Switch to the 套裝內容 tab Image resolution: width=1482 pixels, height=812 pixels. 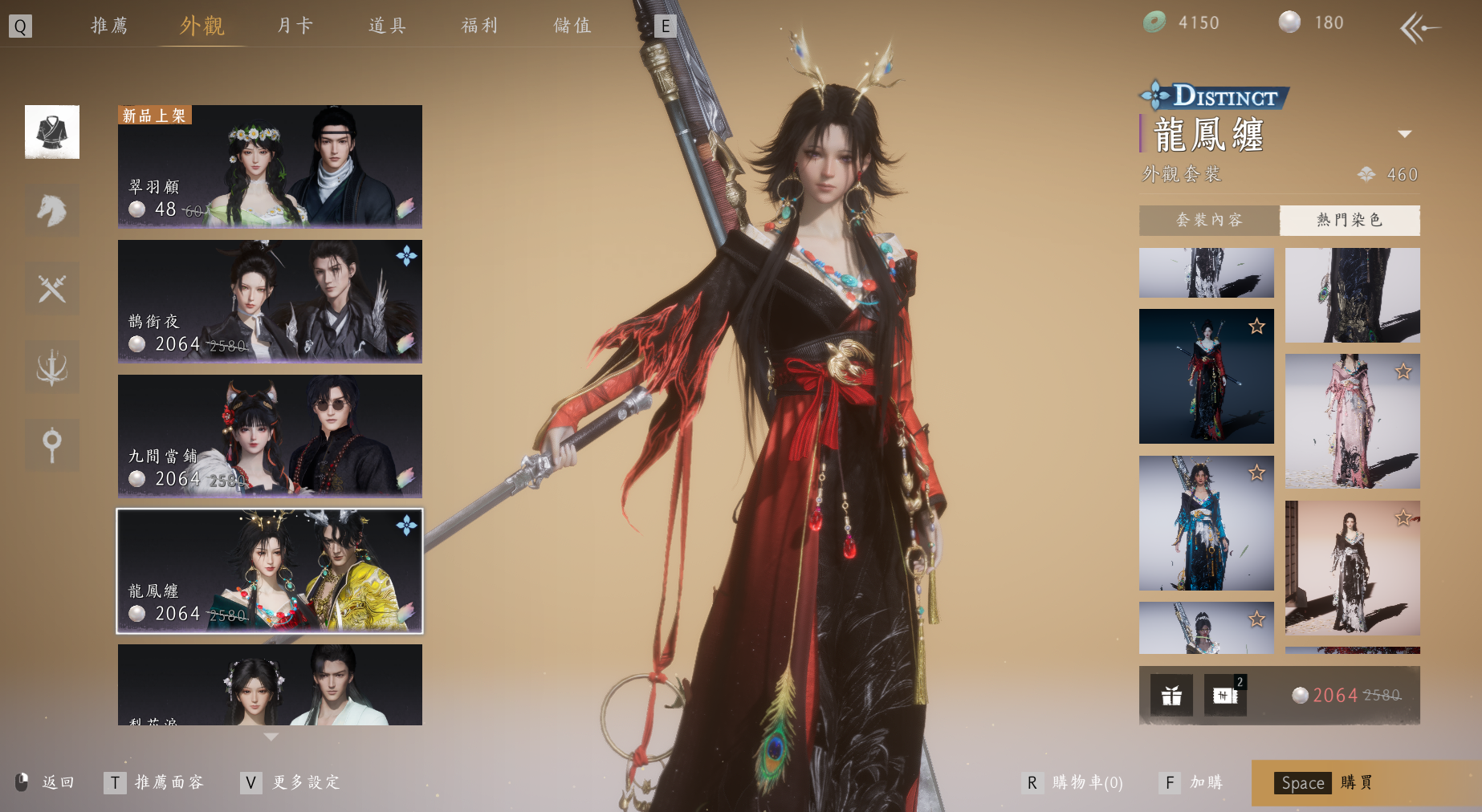pyautogui.click(x=1208, y=220)
